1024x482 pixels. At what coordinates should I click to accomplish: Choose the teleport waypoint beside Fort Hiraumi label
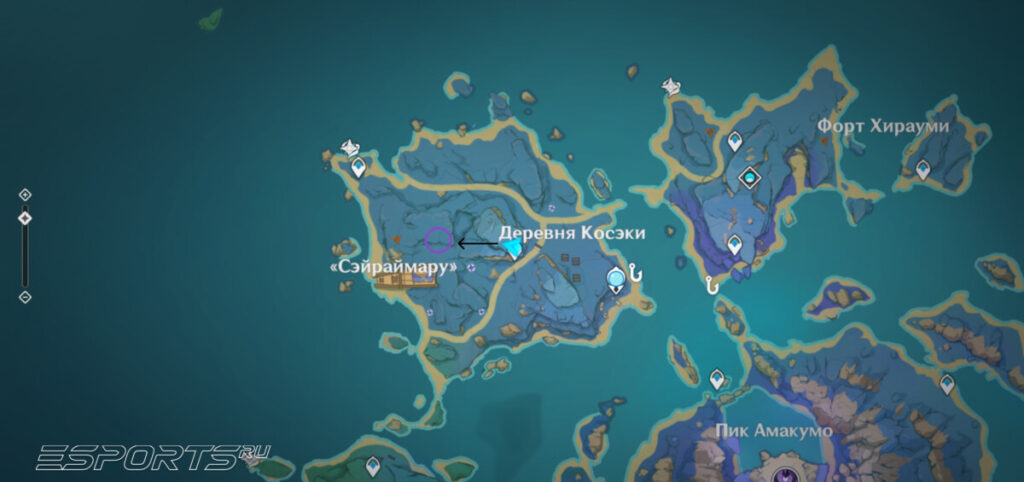coord(923,171)
